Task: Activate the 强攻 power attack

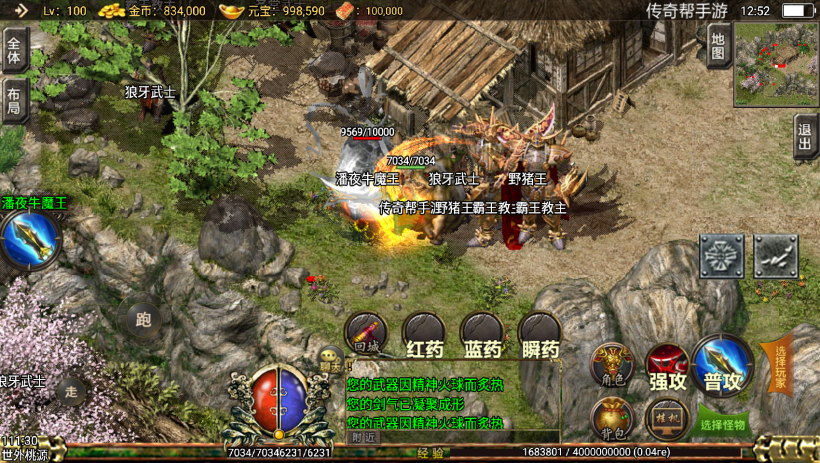Action: click(667, 365)
